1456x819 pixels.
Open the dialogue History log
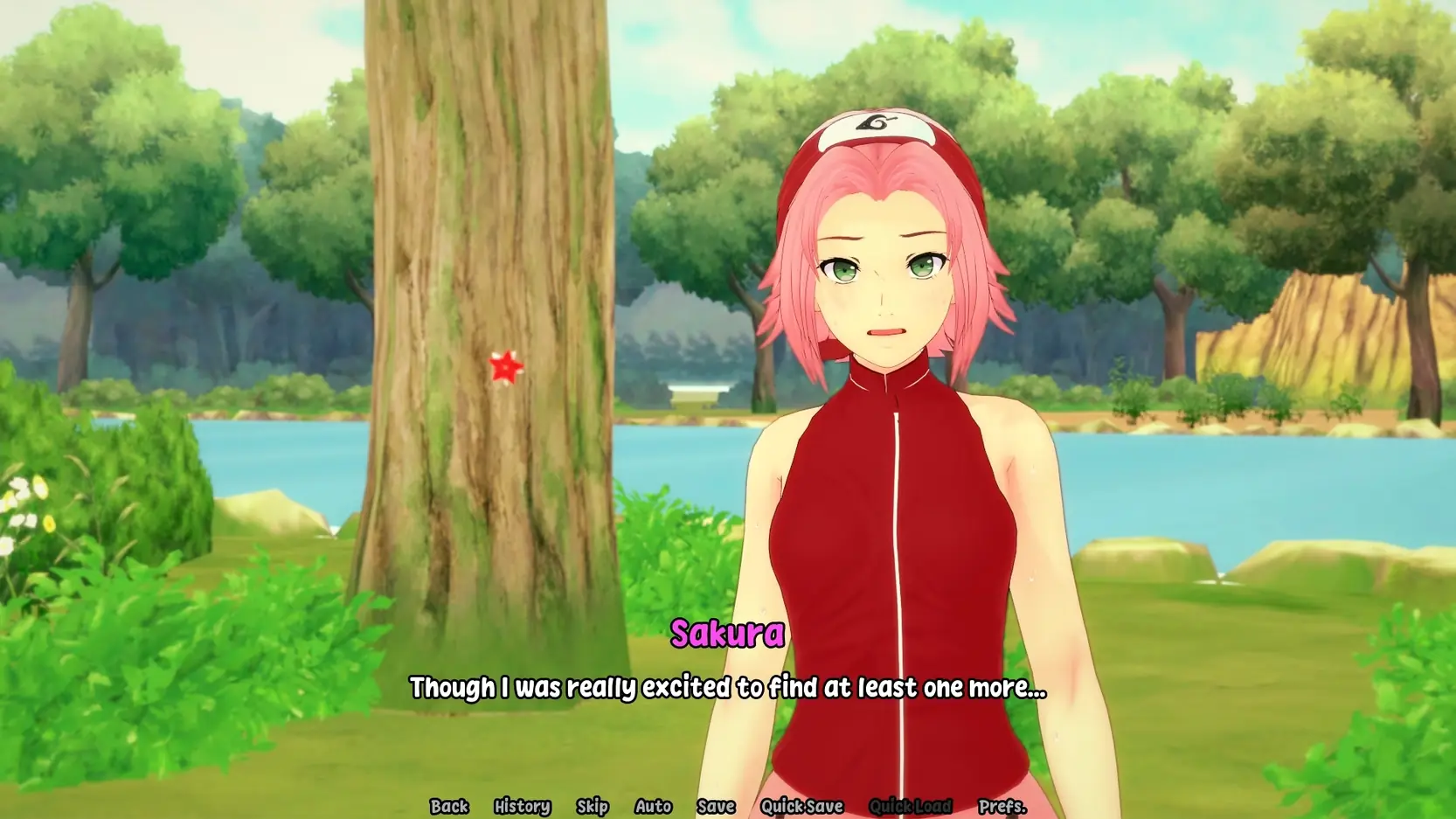[522, 806]
